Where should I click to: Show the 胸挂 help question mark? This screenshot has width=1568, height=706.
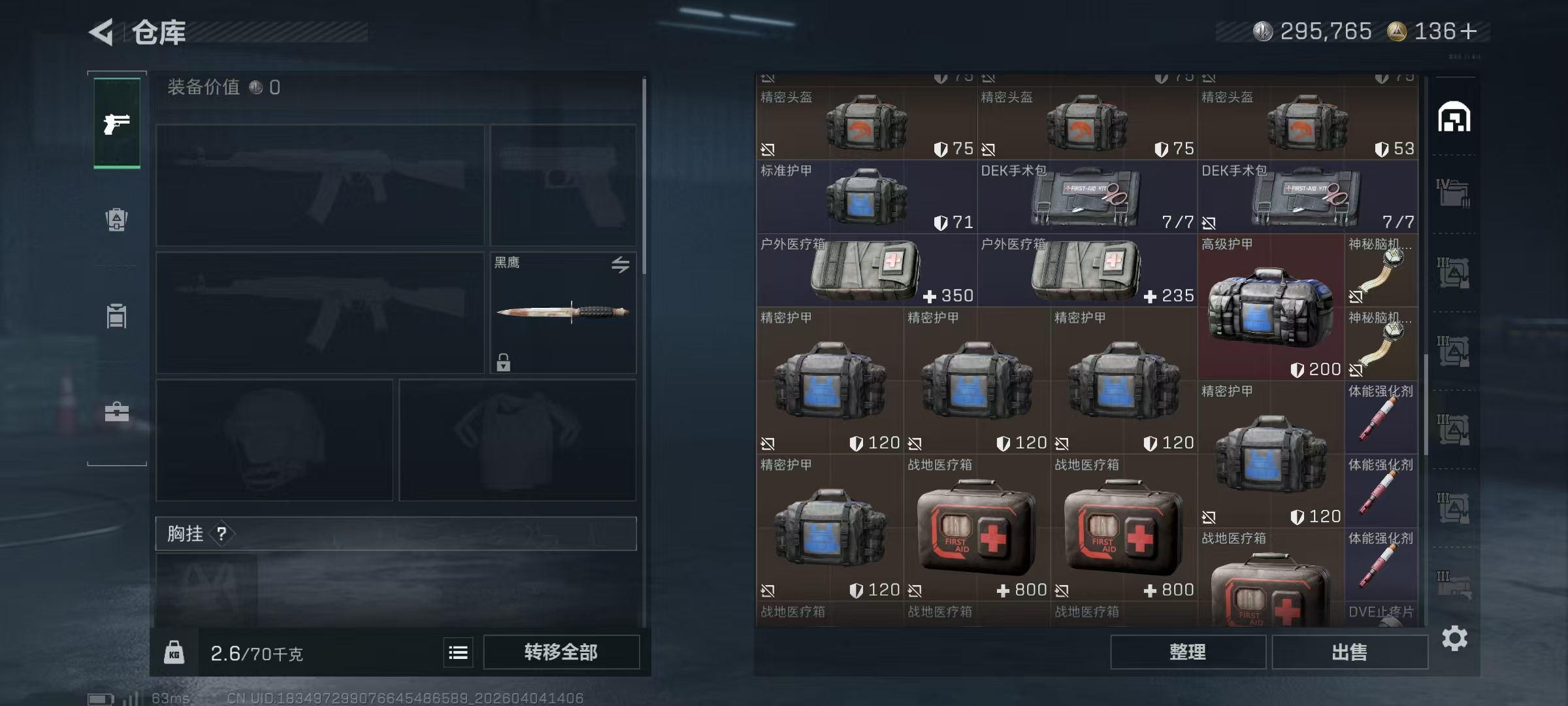pos(221,533)
